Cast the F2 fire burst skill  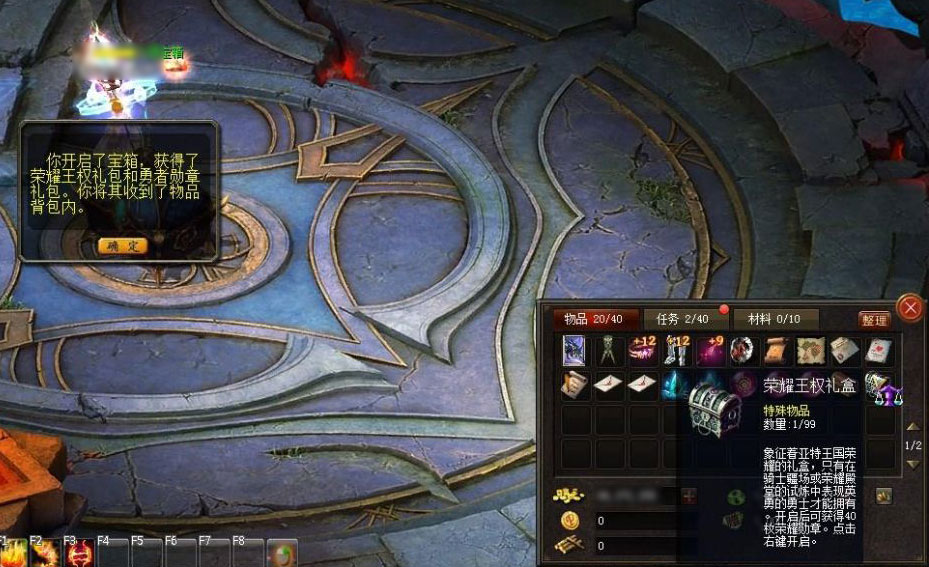click(46, 553)
